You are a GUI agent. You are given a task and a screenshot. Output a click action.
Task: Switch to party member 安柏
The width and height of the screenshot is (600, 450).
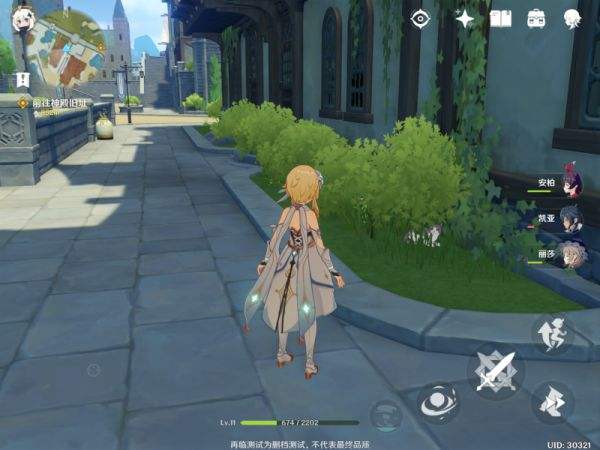[x=568, y=183]
